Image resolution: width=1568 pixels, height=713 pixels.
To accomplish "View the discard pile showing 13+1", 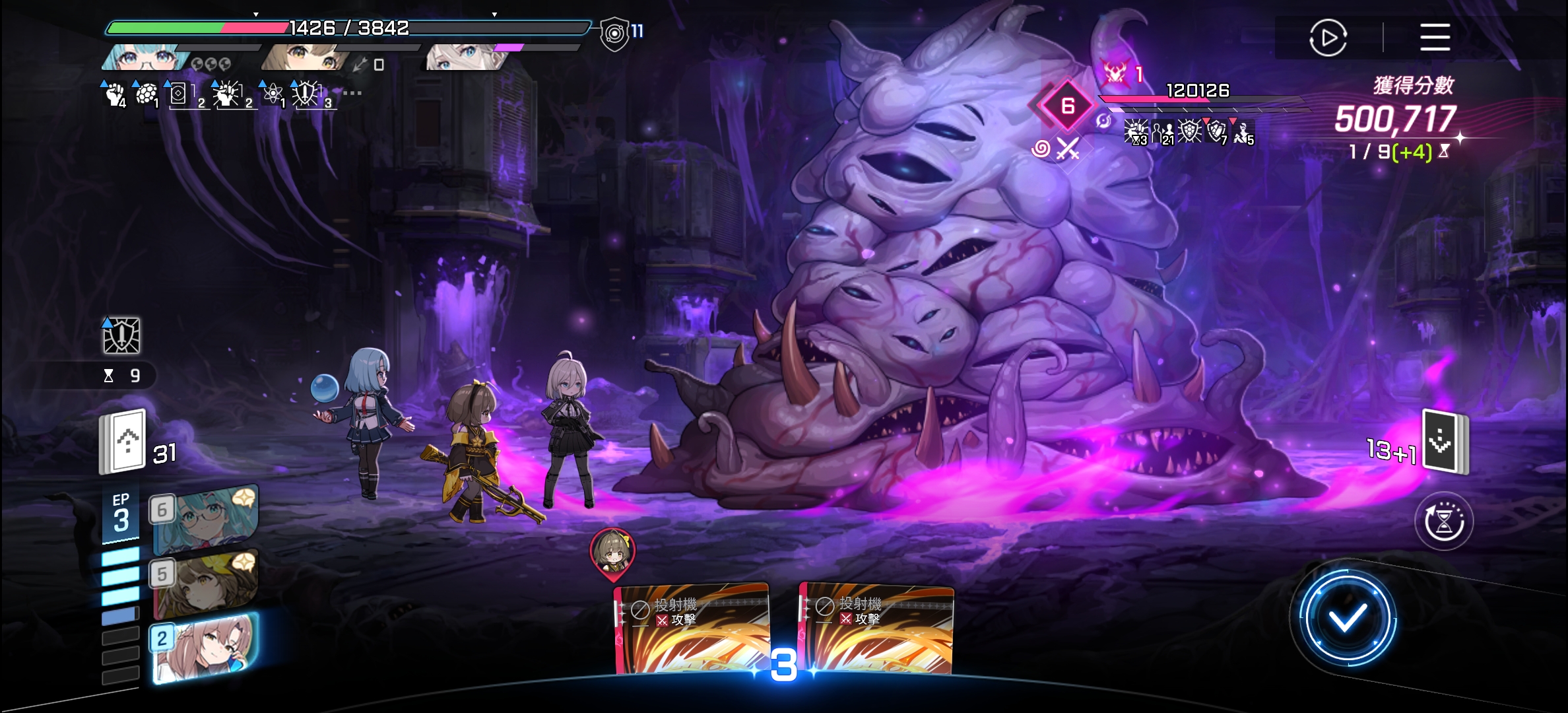I will click(x=1444, y=442).
